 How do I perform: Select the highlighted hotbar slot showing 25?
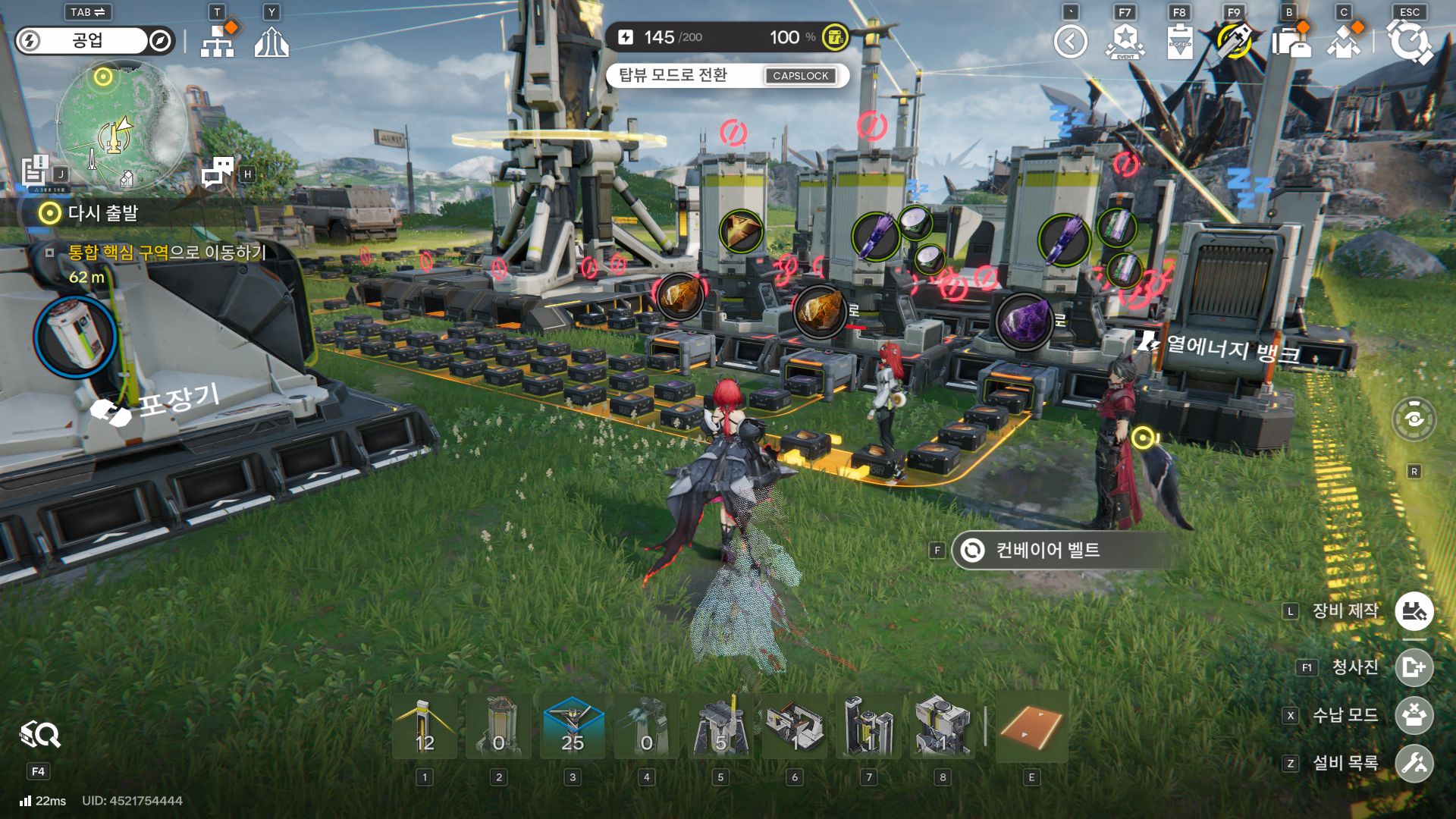(x=573, y=726)
